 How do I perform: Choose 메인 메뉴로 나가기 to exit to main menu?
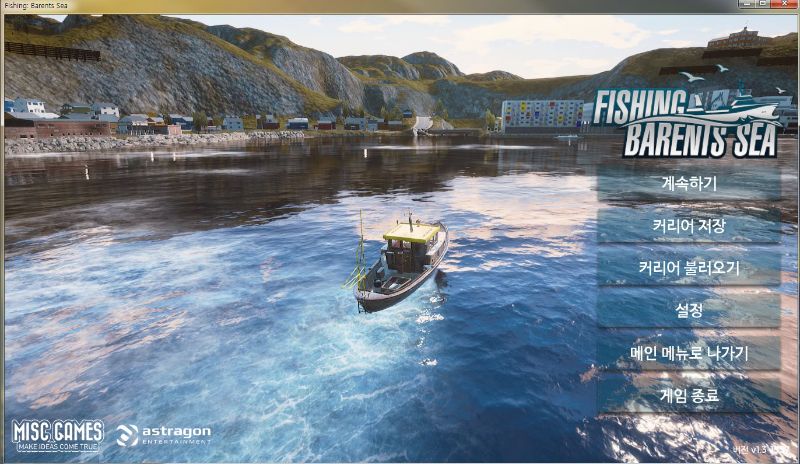pyautogui.click(x=689, y=353)
